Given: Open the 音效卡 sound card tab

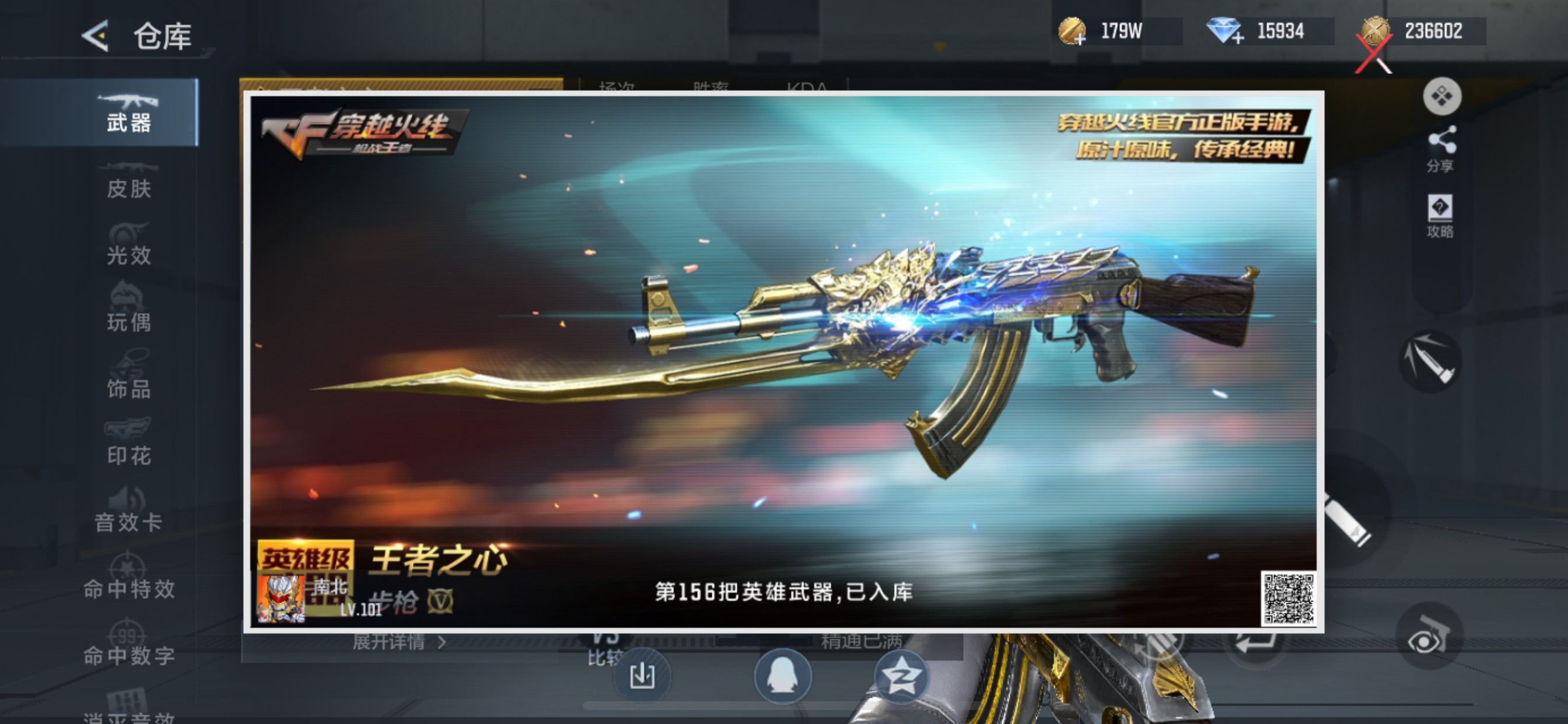Looking at the screenshot, I should [x=128, y=511].
